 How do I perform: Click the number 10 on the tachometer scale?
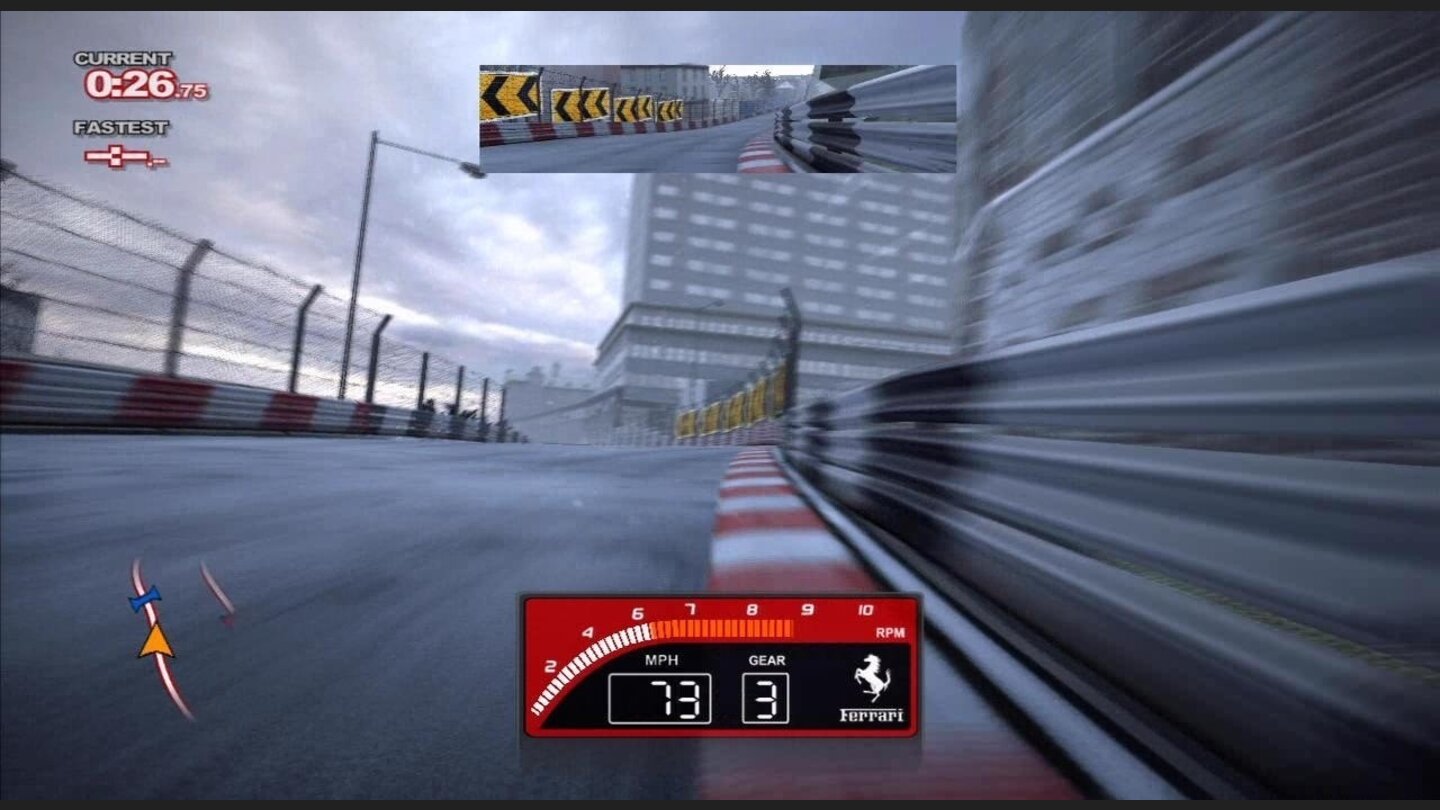863,608
